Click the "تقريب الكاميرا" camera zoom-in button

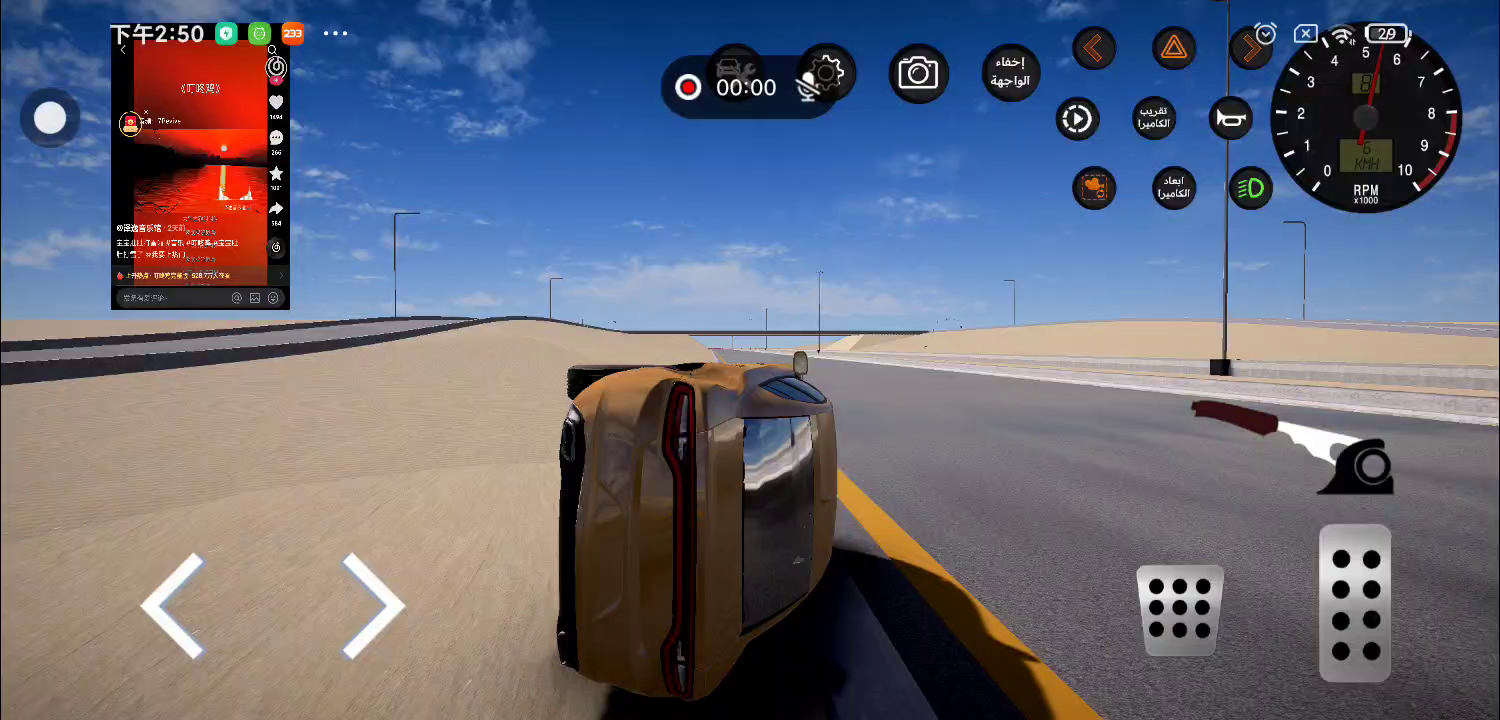(1154, 119)
